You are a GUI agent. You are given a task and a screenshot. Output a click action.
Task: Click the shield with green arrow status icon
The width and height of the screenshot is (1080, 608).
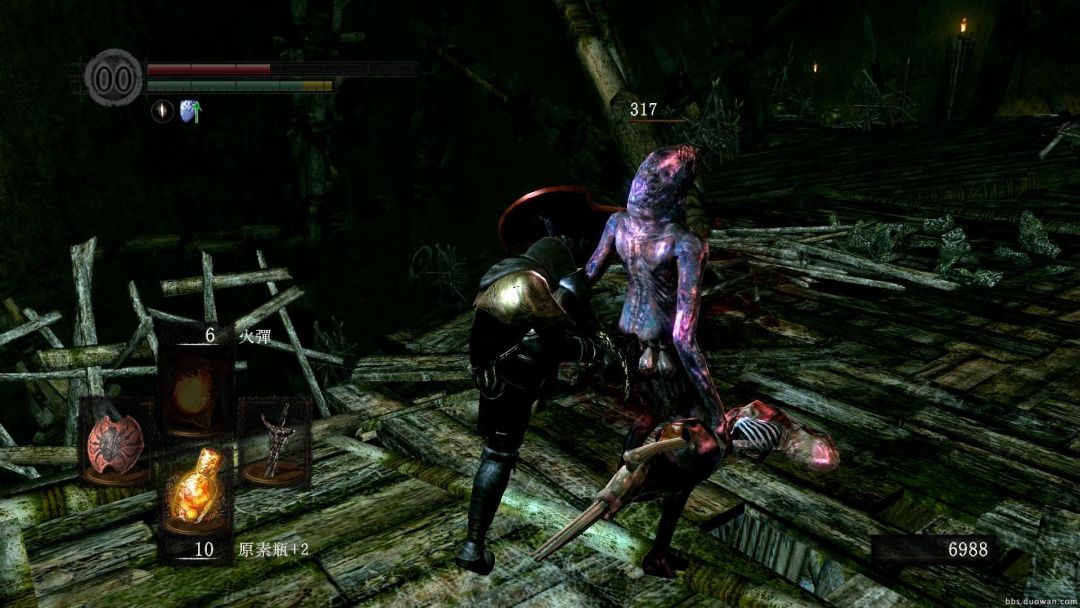[190, 112]
